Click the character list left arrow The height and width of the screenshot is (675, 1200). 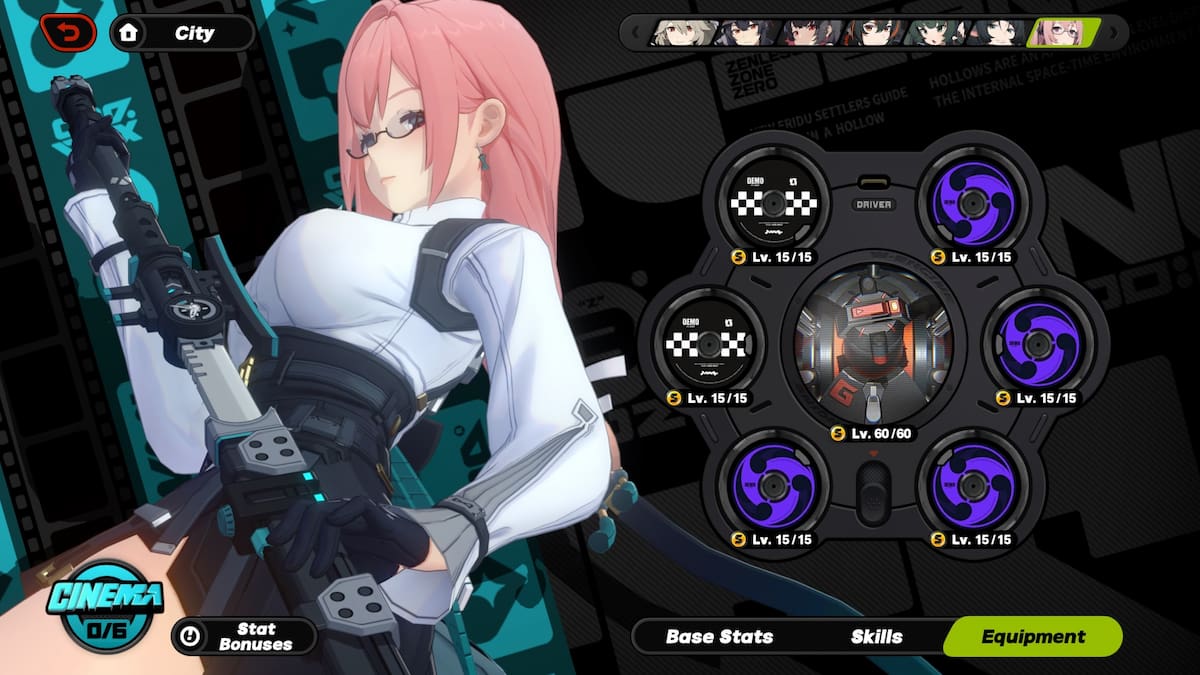pyautogui.click(x=635, y=33)
